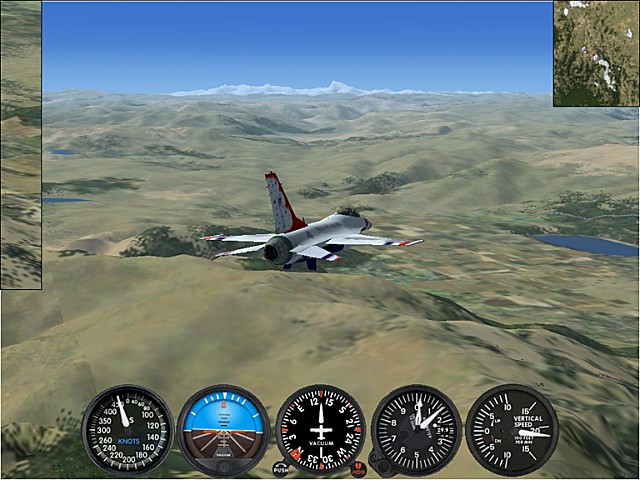Select the vertical speed indicator gauge
Screen dimensions: 640x480
[x=512, y=430]
